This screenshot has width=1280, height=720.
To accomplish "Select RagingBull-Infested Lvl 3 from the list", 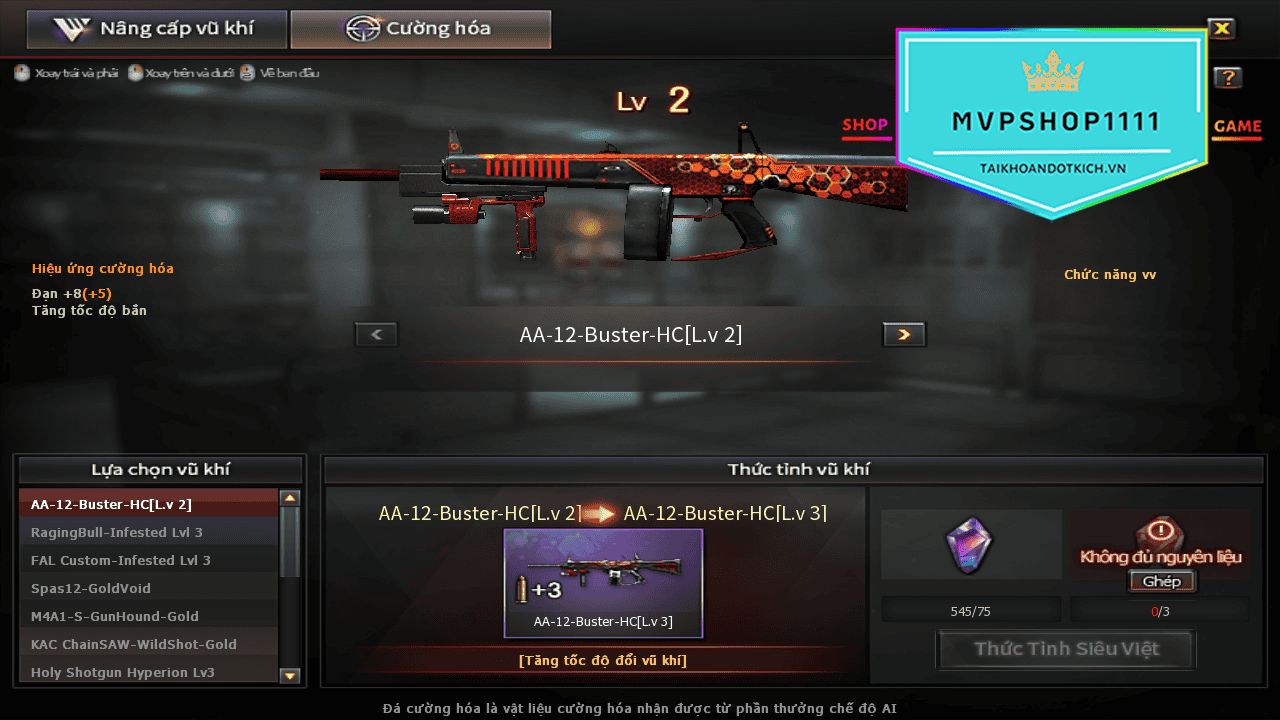I will [148, 532].
